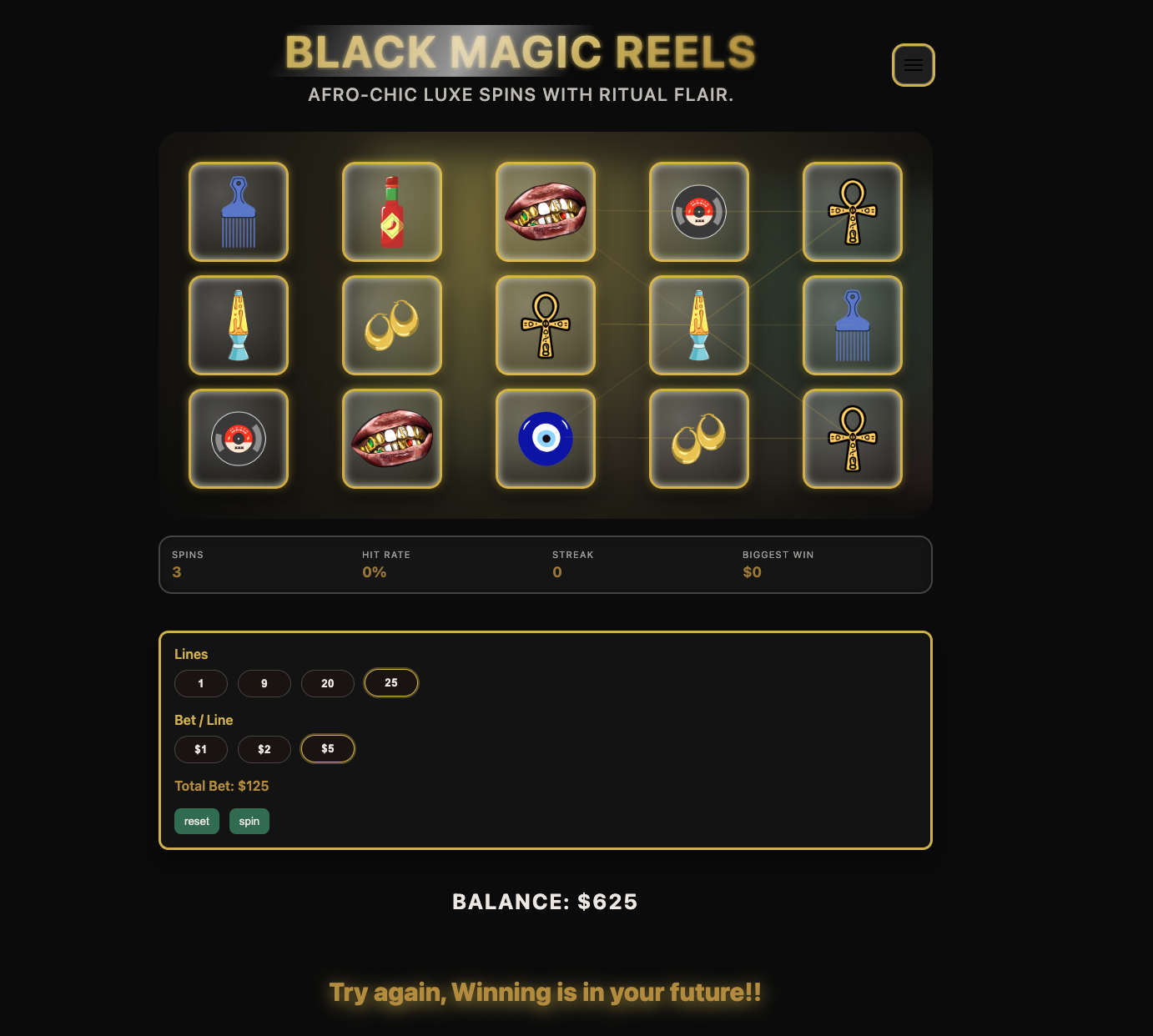The image size is (1153, 1036).
Task: Click the blue evil eye symbol on the bottom row
Action: 546,439
